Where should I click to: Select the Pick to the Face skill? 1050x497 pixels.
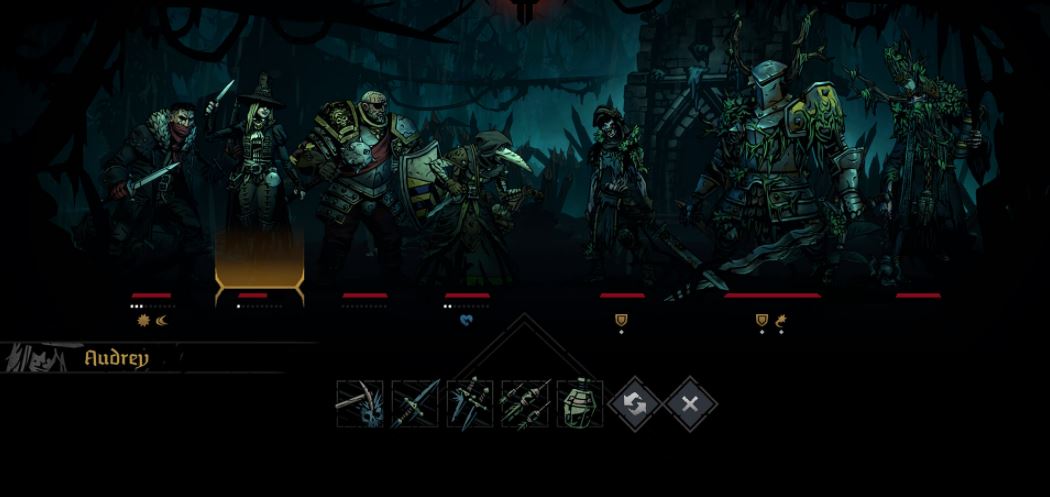tap(360, 404)
